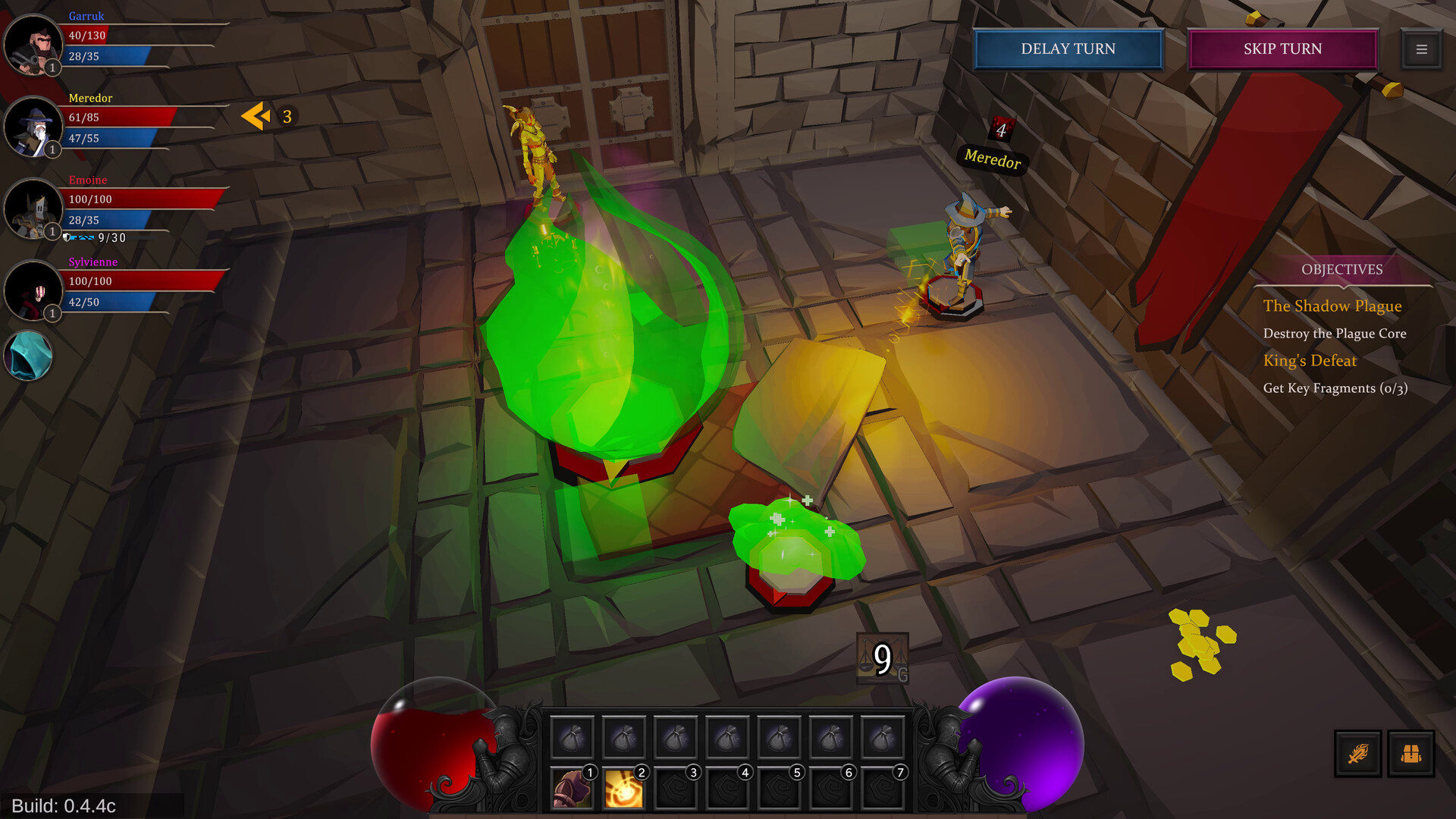Image resolution: width=1456 pixels, height=819 pixels.
Task: Open the flaming sword skills panel
Action: coord(1357,754)
